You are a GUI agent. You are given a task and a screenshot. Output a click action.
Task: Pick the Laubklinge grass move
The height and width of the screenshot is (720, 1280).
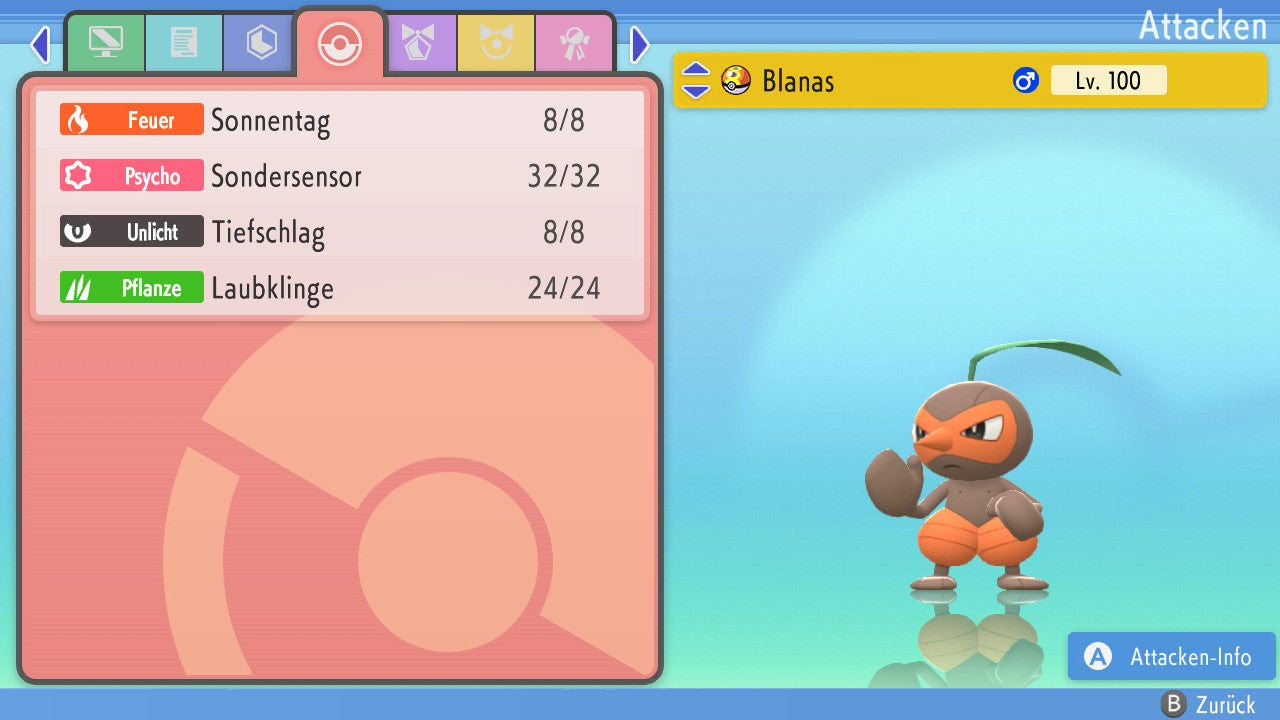point(340,289)
